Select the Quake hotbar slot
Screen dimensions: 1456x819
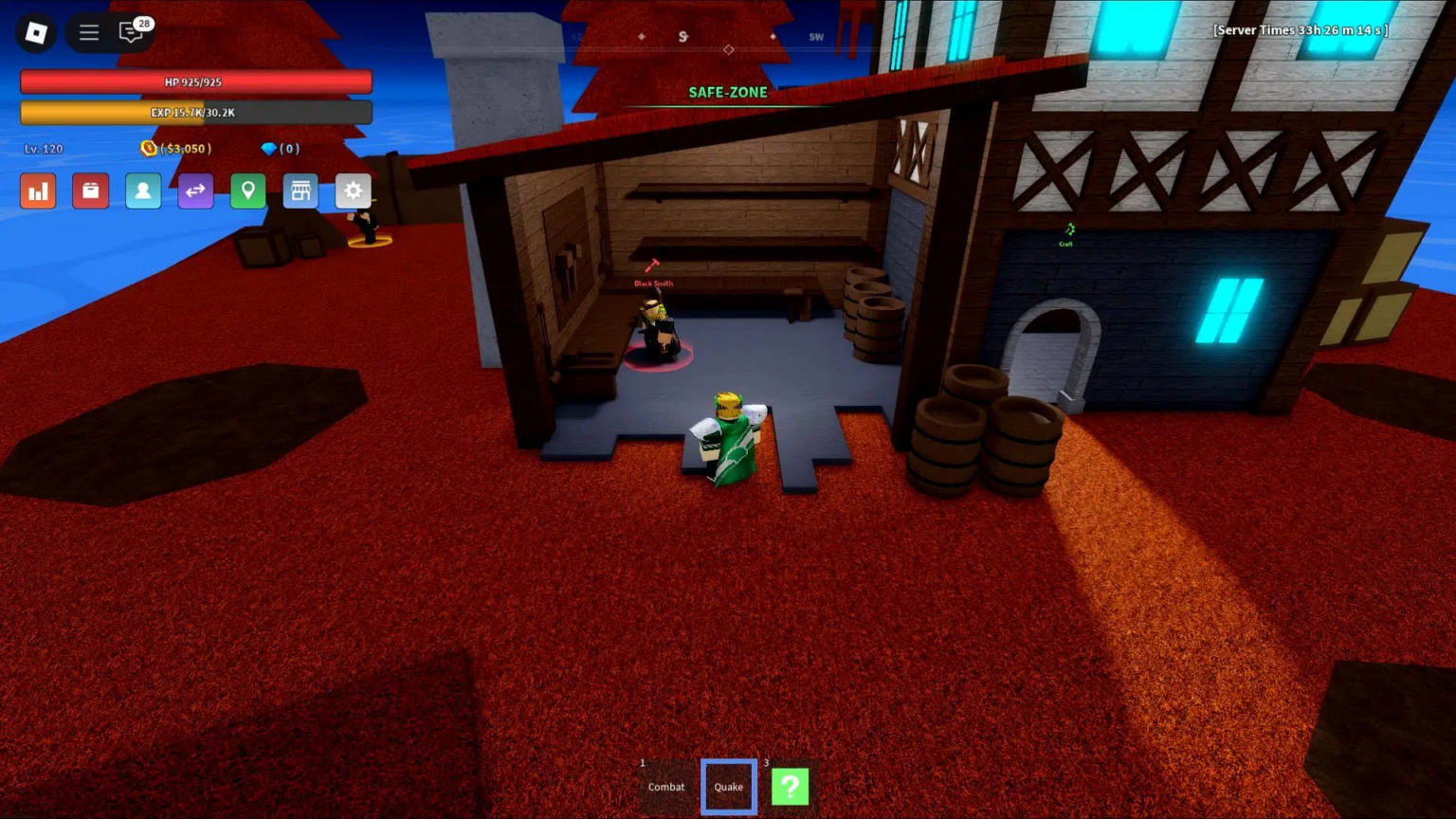(x=728, y=786)
